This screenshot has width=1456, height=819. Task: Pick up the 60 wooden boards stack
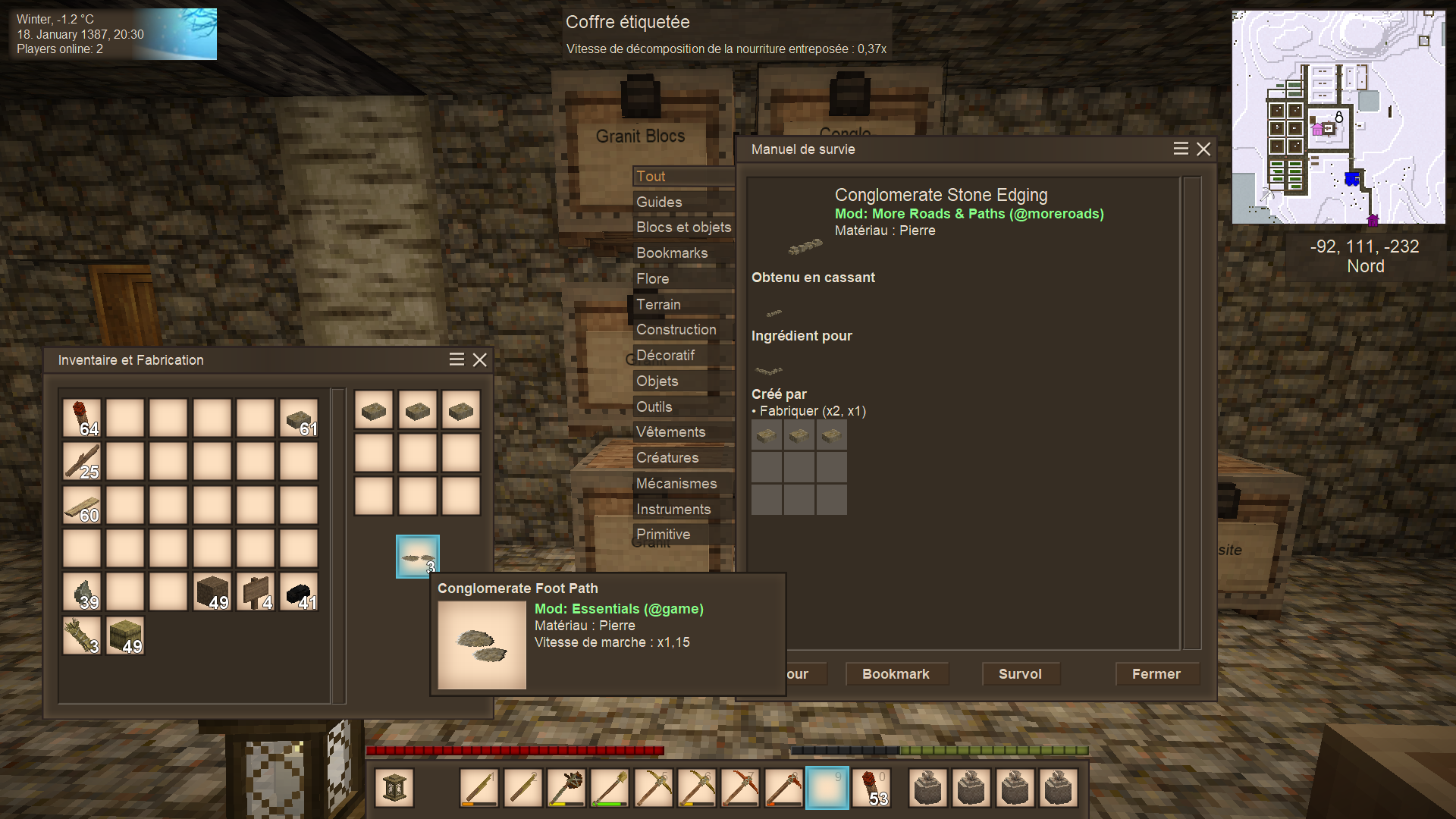(82, 505)
